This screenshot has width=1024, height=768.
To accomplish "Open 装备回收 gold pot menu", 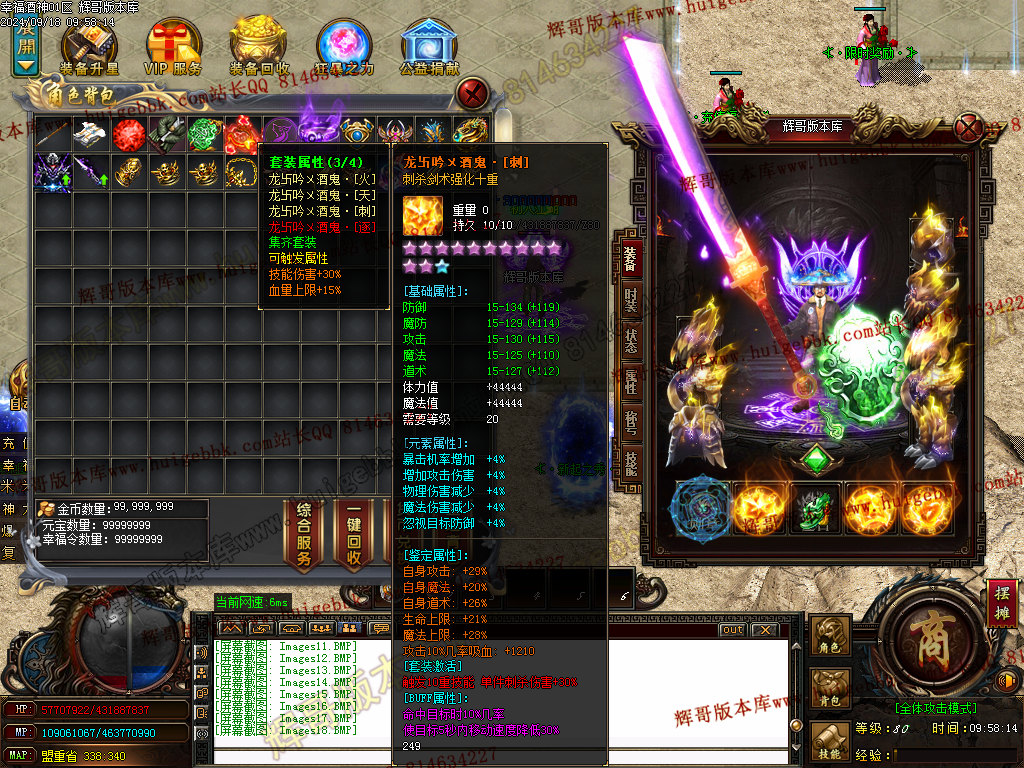I will [x=259, y=47].
